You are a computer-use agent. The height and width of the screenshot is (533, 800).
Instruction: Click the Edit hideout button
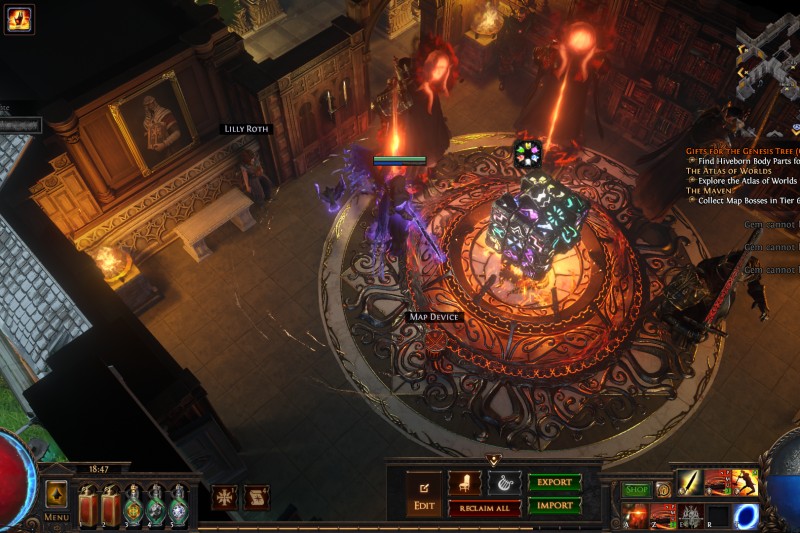(422, 494)
